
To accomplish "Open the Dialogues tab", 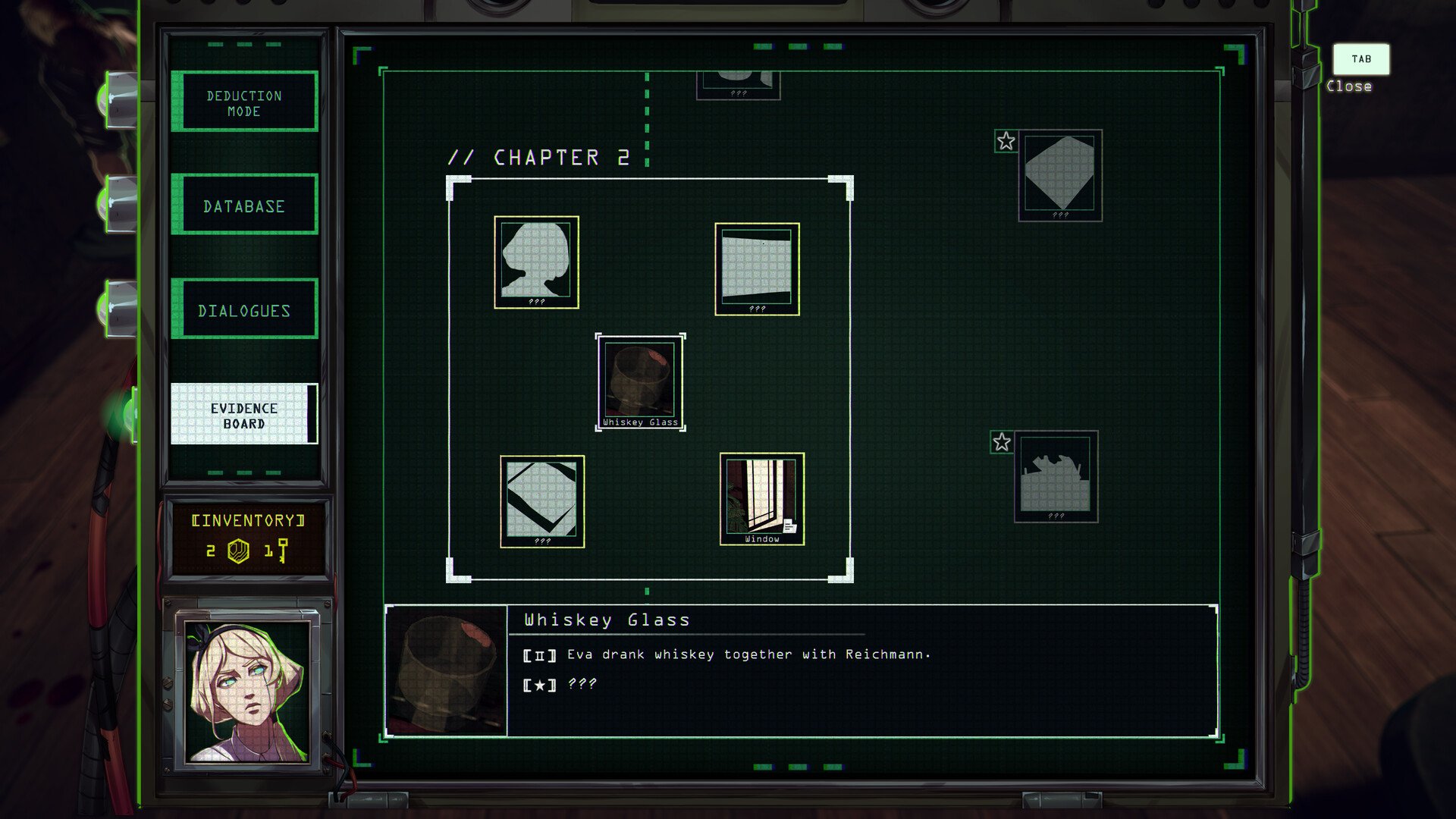I will [x=244, y=309].
